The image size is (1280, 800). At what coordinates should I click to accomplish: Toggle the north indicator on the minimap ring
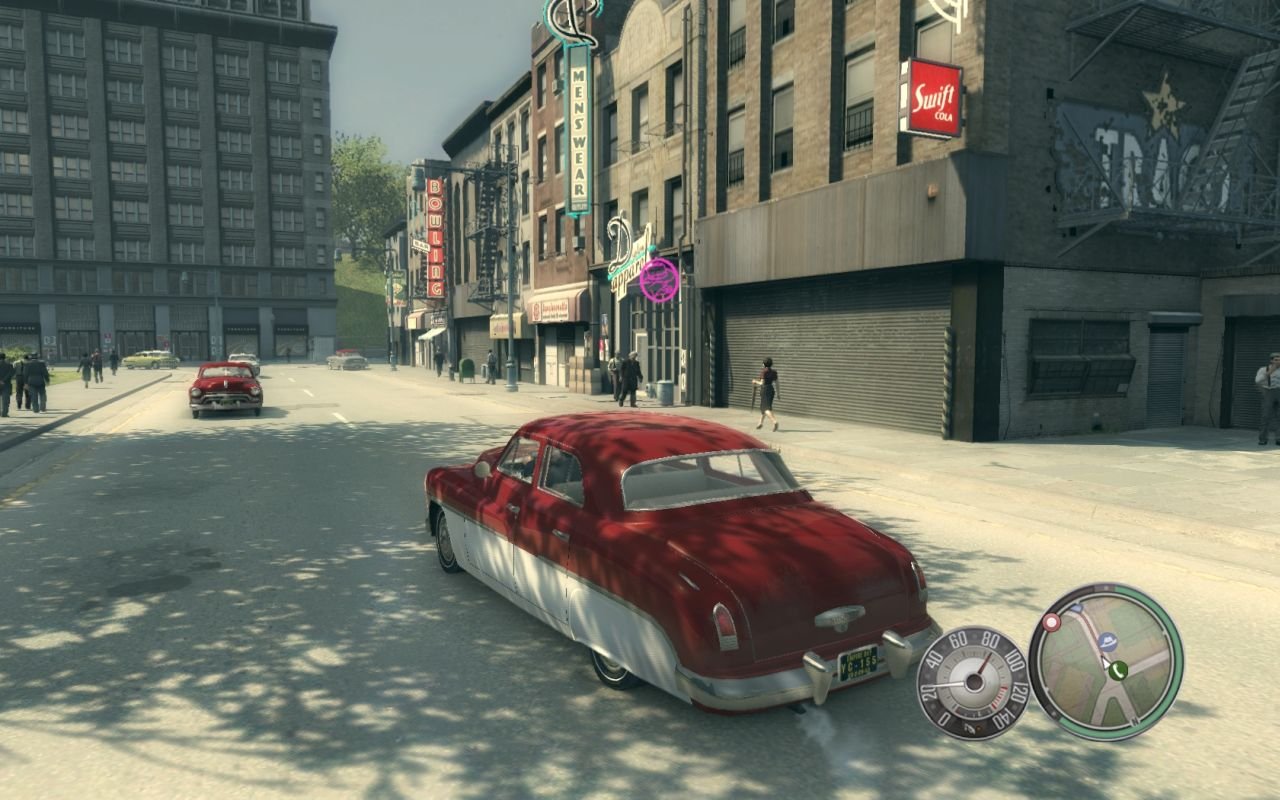pos(1135,721)
